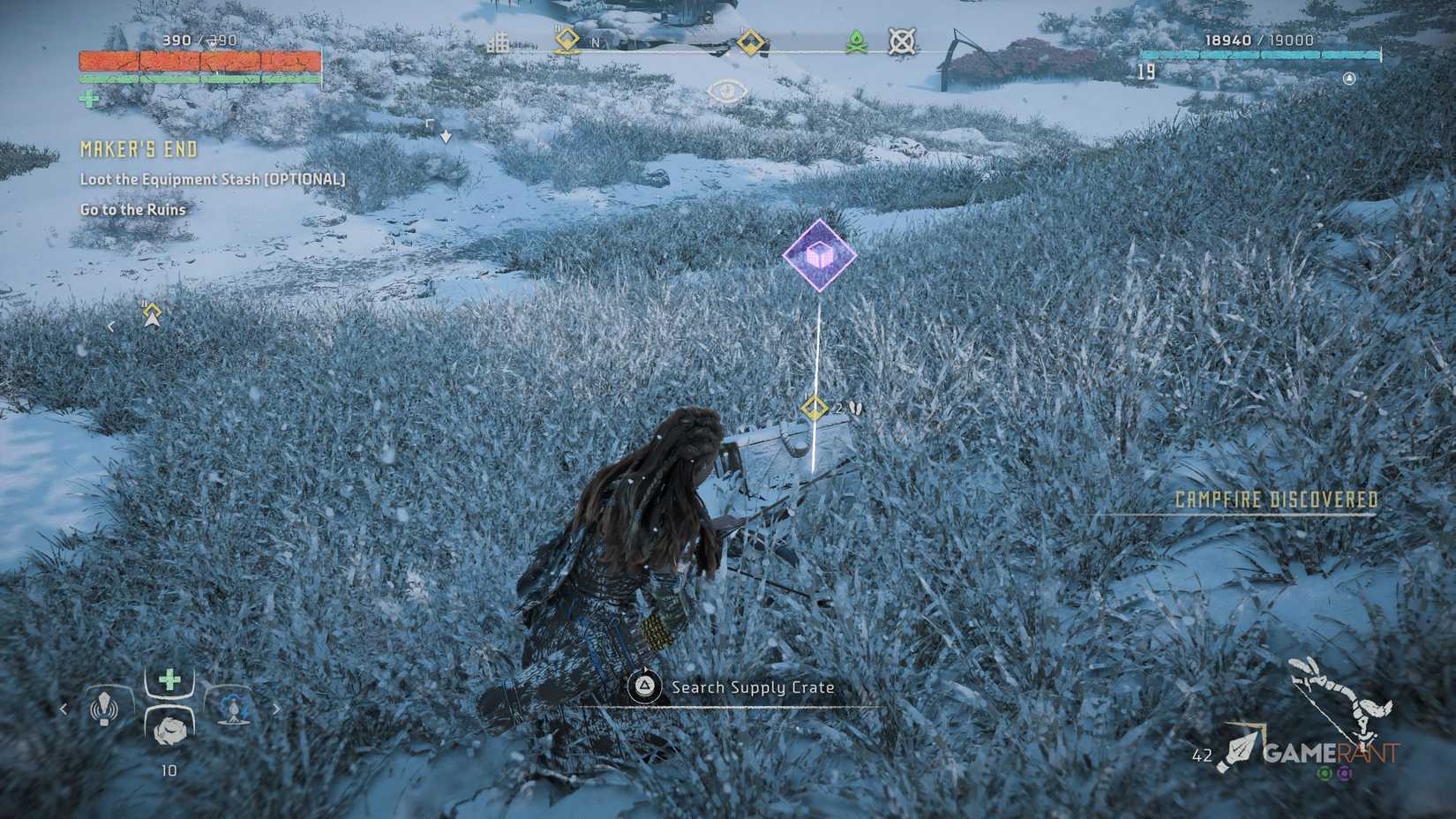Viewport: 1456px width, 819px height.
Task: Expand the item wheel with the right chevron
Action: (x=277, y=709)
